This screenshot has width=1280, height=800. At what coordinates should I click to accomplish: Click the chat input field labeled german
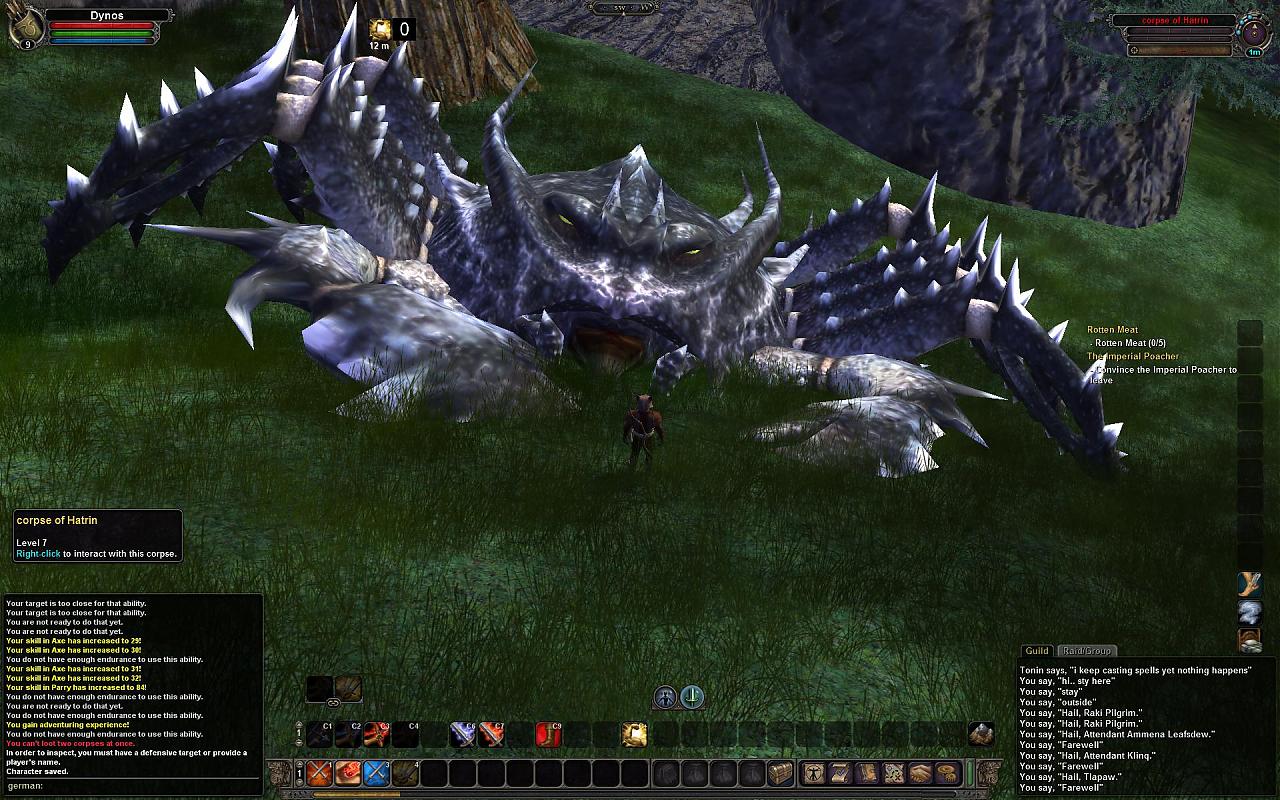click(140, 786)
